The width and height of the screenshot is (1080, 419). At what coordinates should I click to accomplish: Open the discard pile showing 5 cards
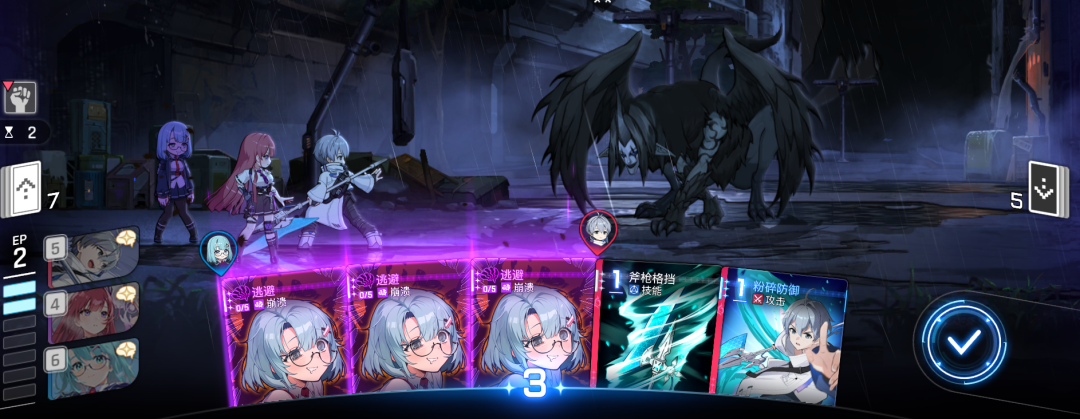coord(1043,189)
